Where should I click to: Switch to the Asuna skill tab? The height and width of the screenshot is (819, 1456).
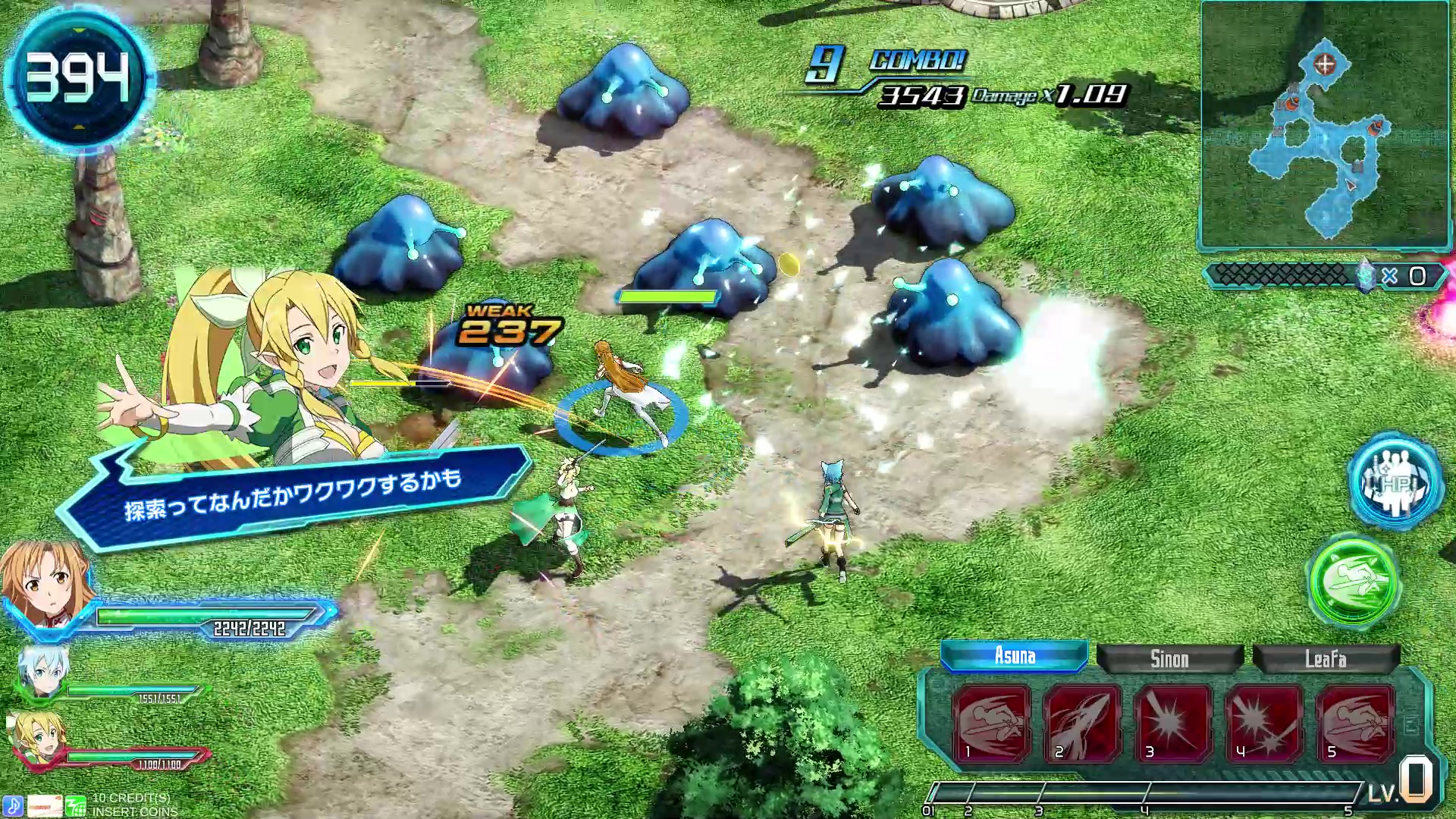[1014, 656]
